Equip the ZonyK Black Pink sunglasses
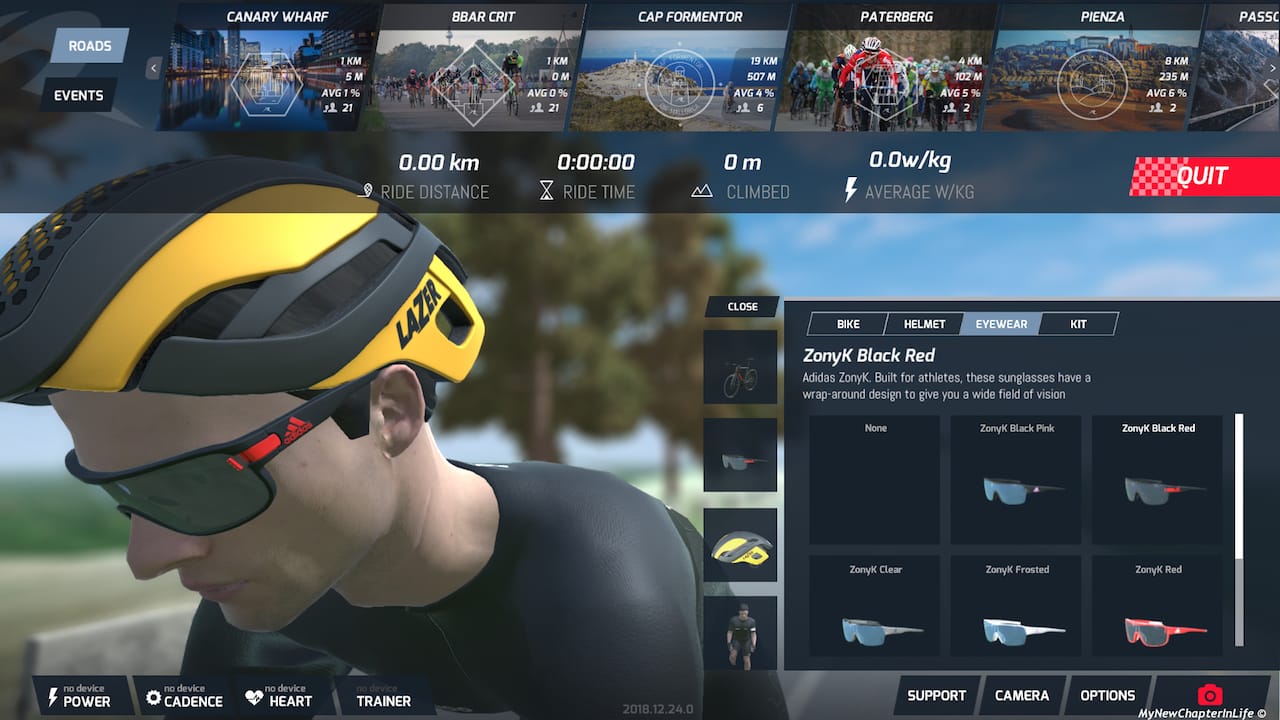1280x720 pixels. 1017,480
